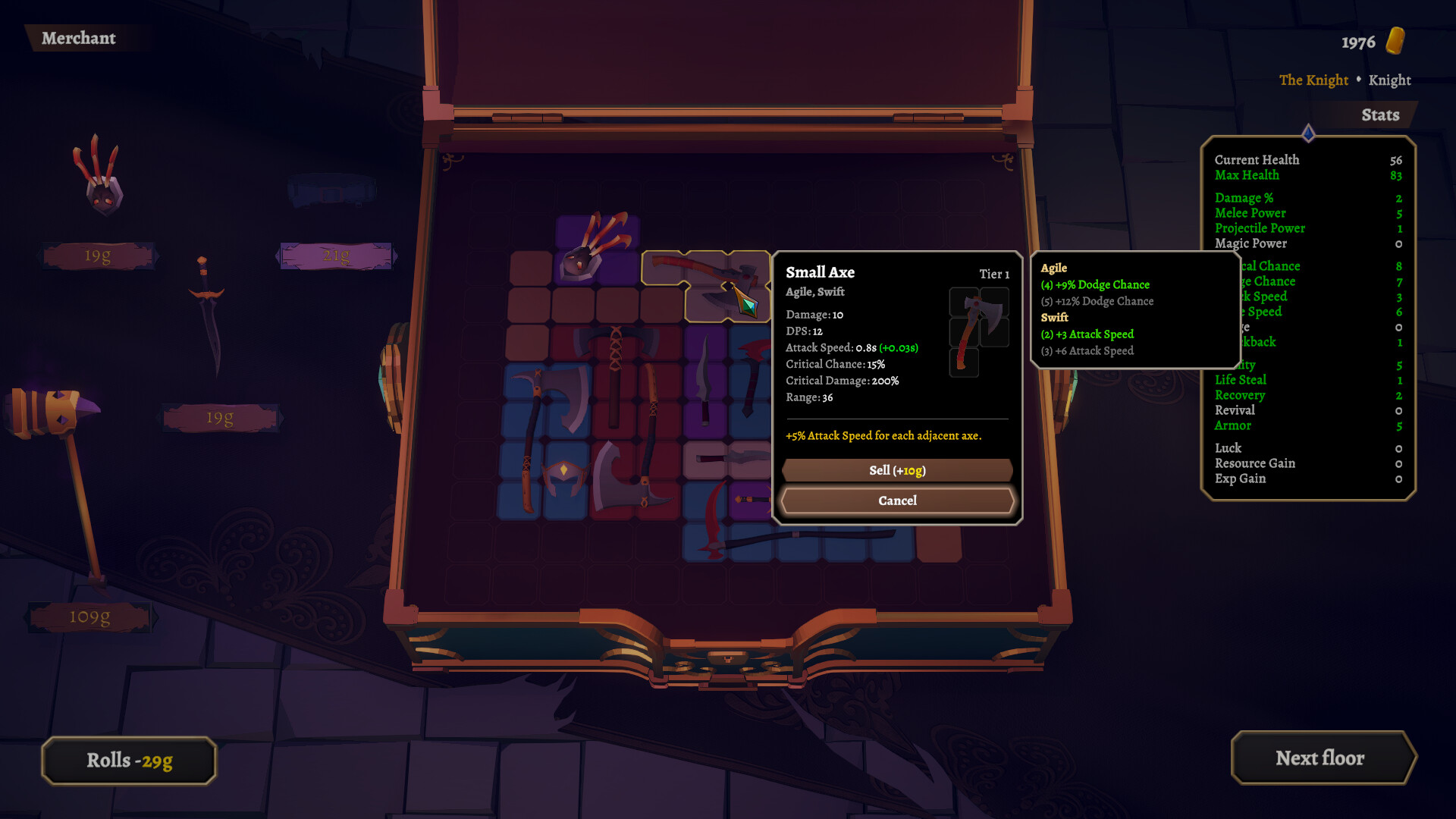The height and width of the screenshot is (819, 1456).
Task: Click the Merchant header label
Action: (79, 39)
